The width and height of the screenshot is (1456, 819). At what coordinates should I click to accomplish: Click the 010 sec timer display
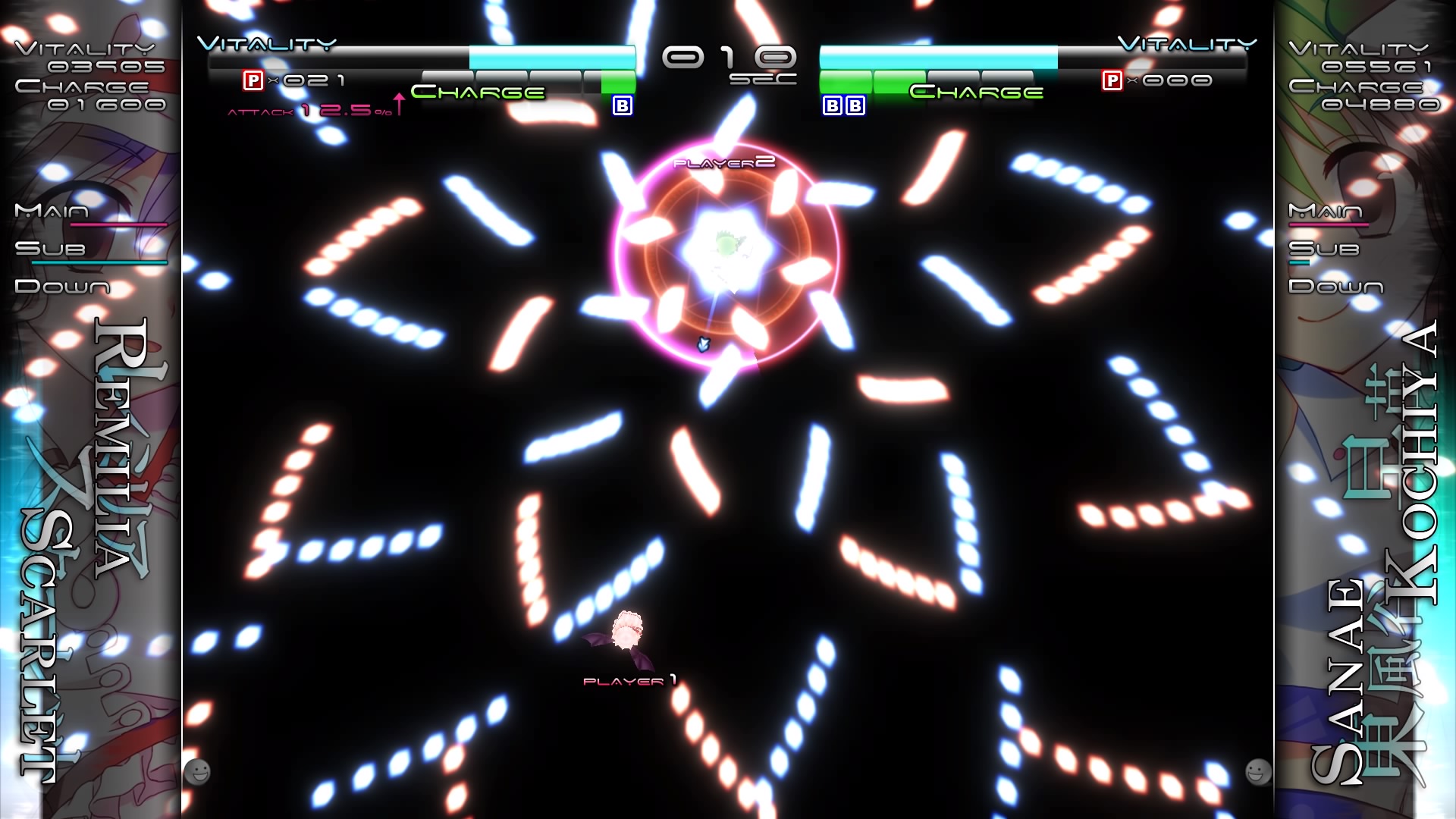click(728, 57)
